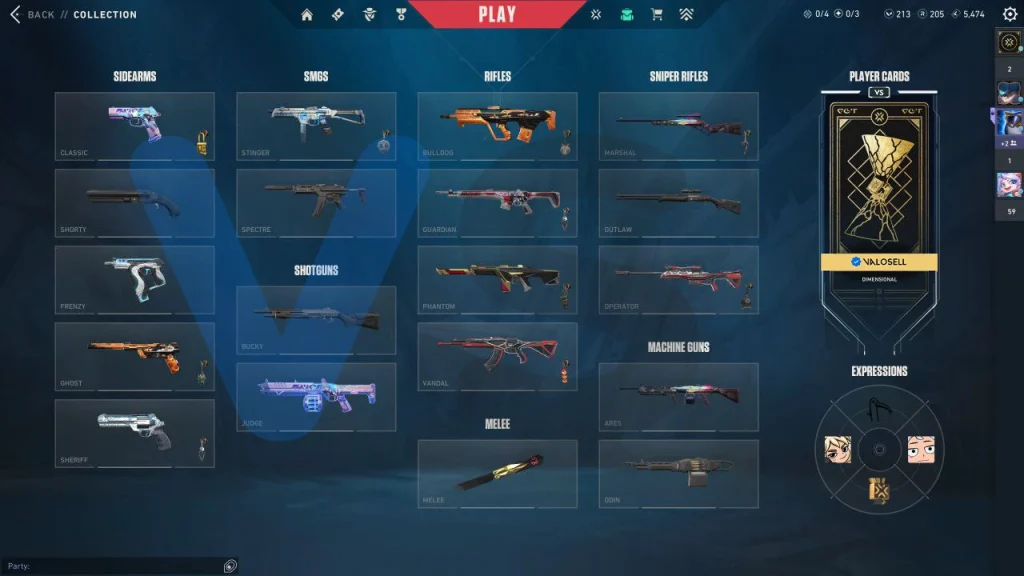Open the Melee knife slot

(x=497, y=473)
